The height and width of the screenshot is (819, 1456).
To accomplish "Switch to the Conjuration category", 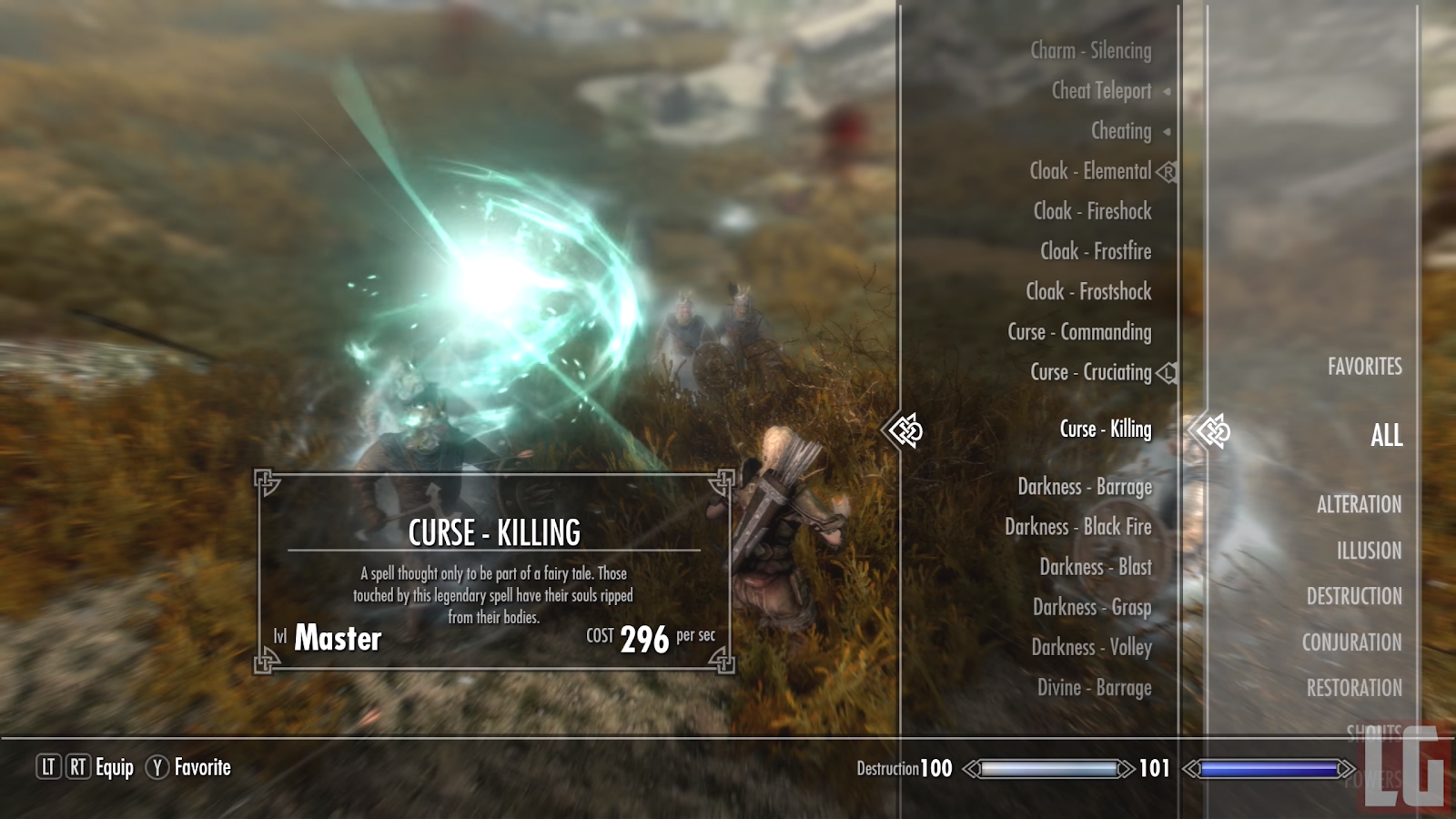I will click(x=1351, y=642).
